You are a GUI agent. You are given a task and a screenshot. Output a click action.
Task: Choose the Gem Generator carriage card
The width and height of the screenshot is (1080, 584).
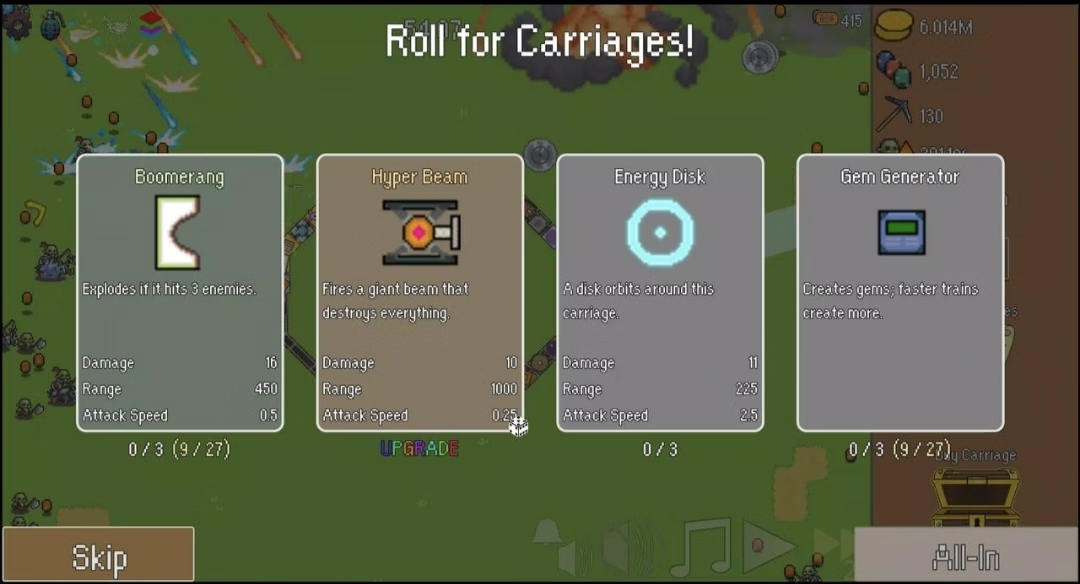click(900, 292)
